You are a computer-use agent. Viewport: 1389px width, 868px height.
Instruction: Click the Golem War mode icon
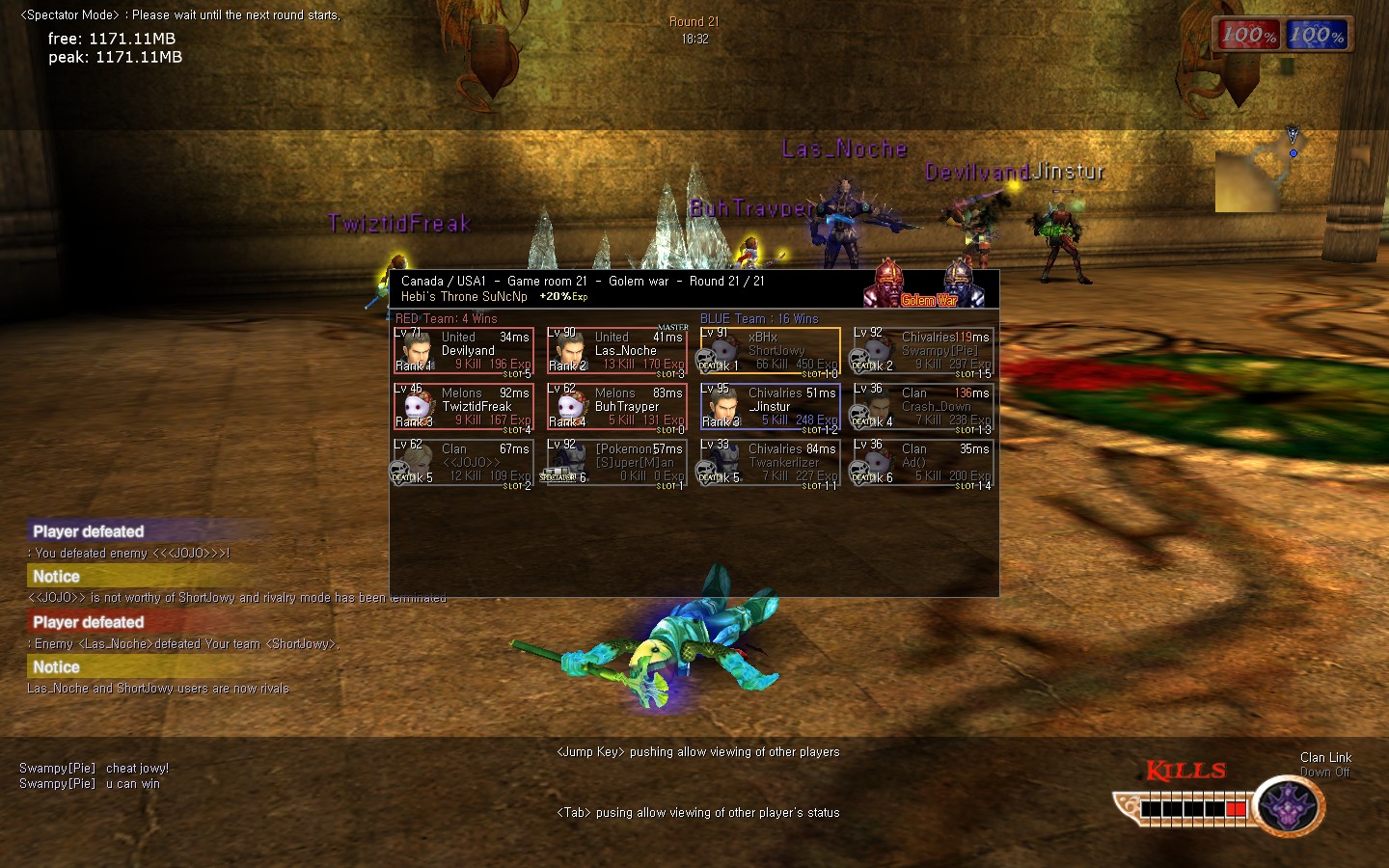pos(928,286)
